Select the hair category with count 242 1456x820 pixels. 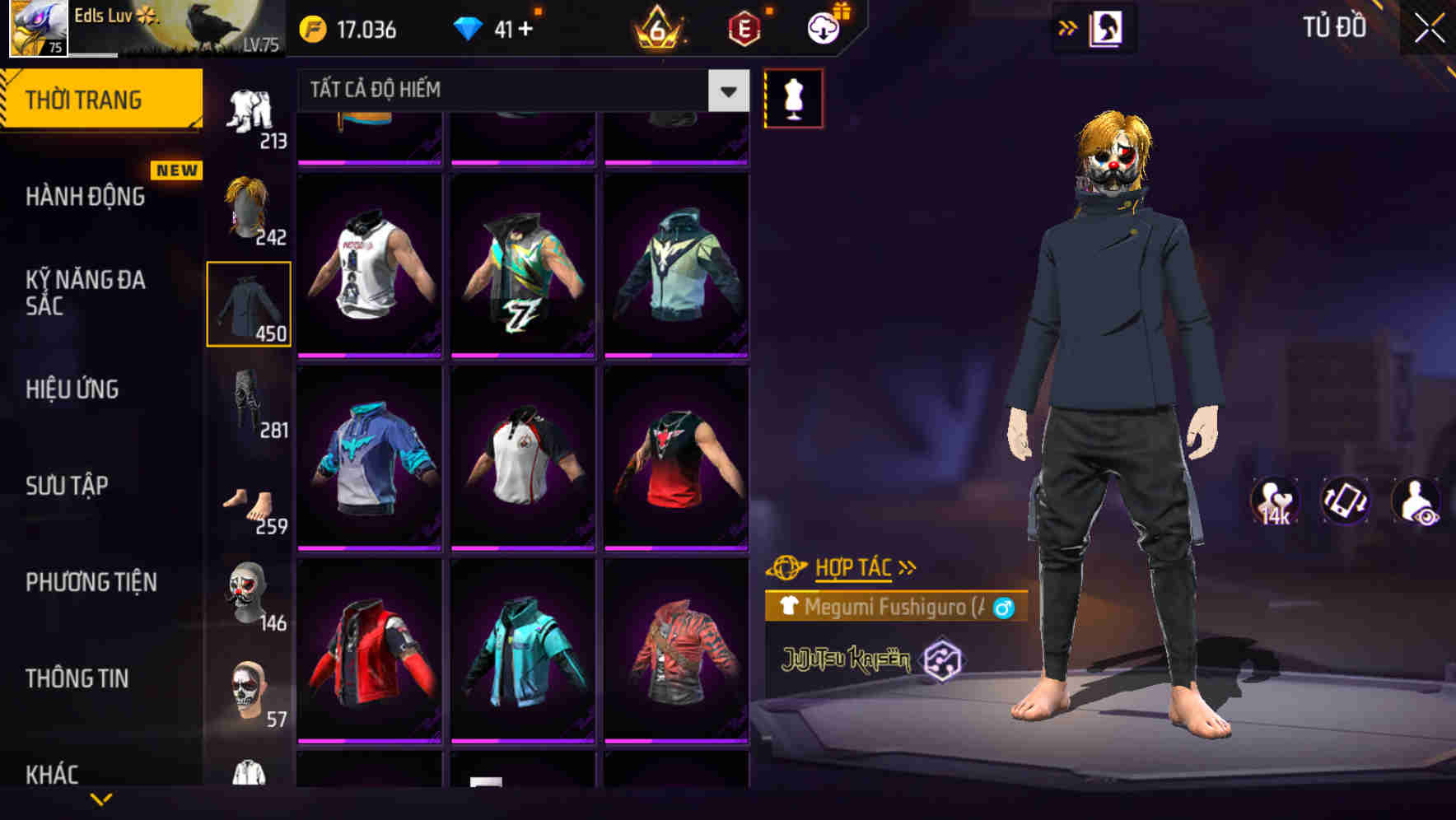[249, 206]
